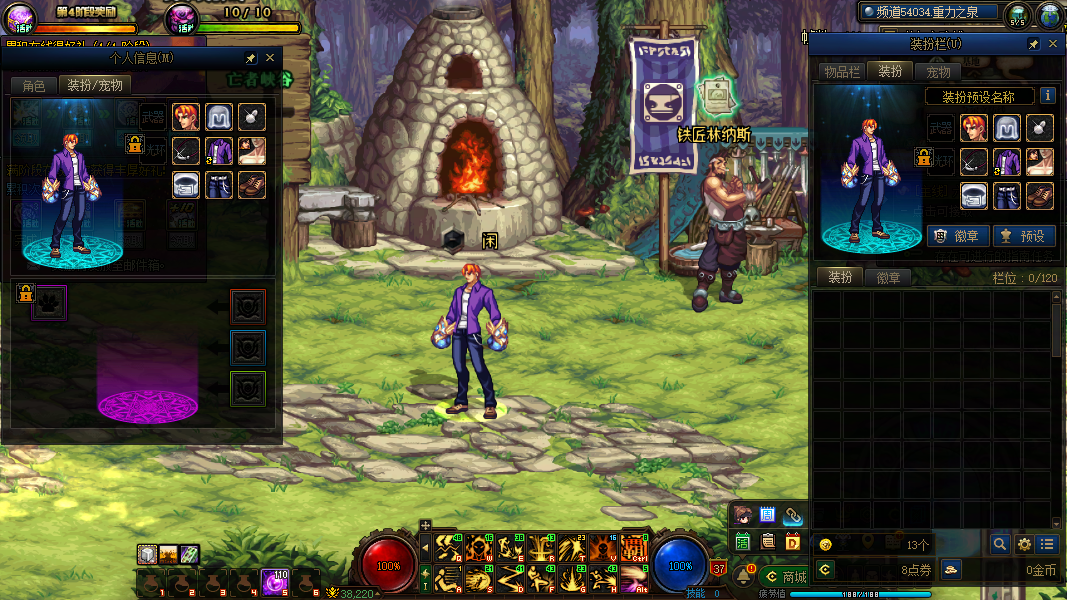This screenshot has height=600, width=1067.
Task: Open the 预设 avatar preset button
Action: [x=1021, y=236]
